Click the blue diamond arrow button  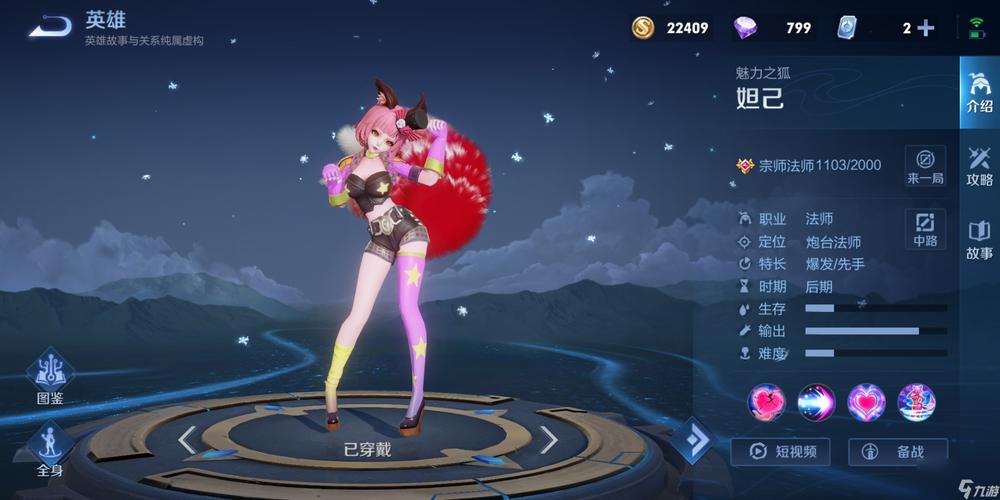[690, 440]
